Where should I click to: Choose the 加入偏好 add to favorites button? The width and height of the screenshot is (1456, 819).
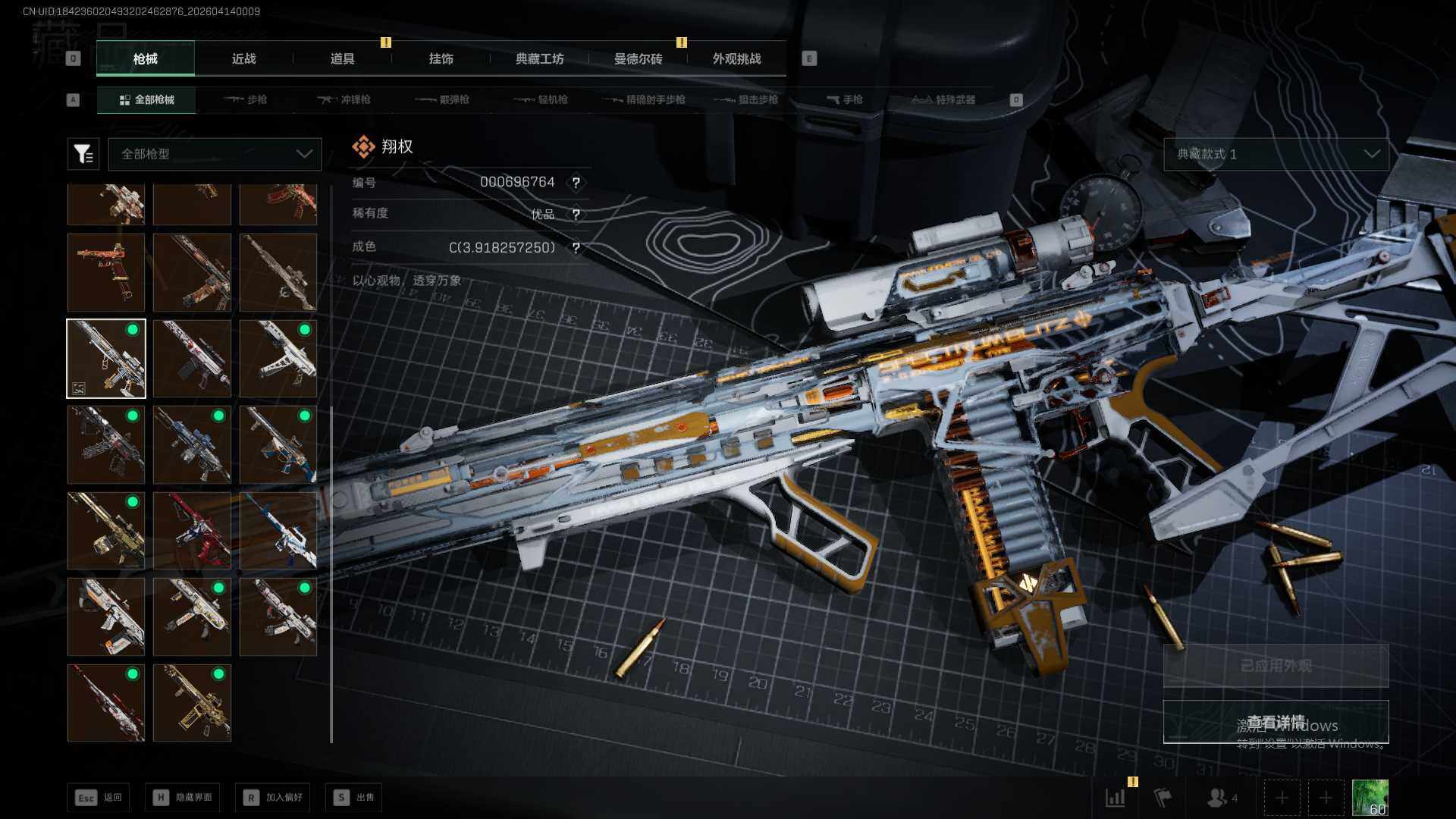273,797
